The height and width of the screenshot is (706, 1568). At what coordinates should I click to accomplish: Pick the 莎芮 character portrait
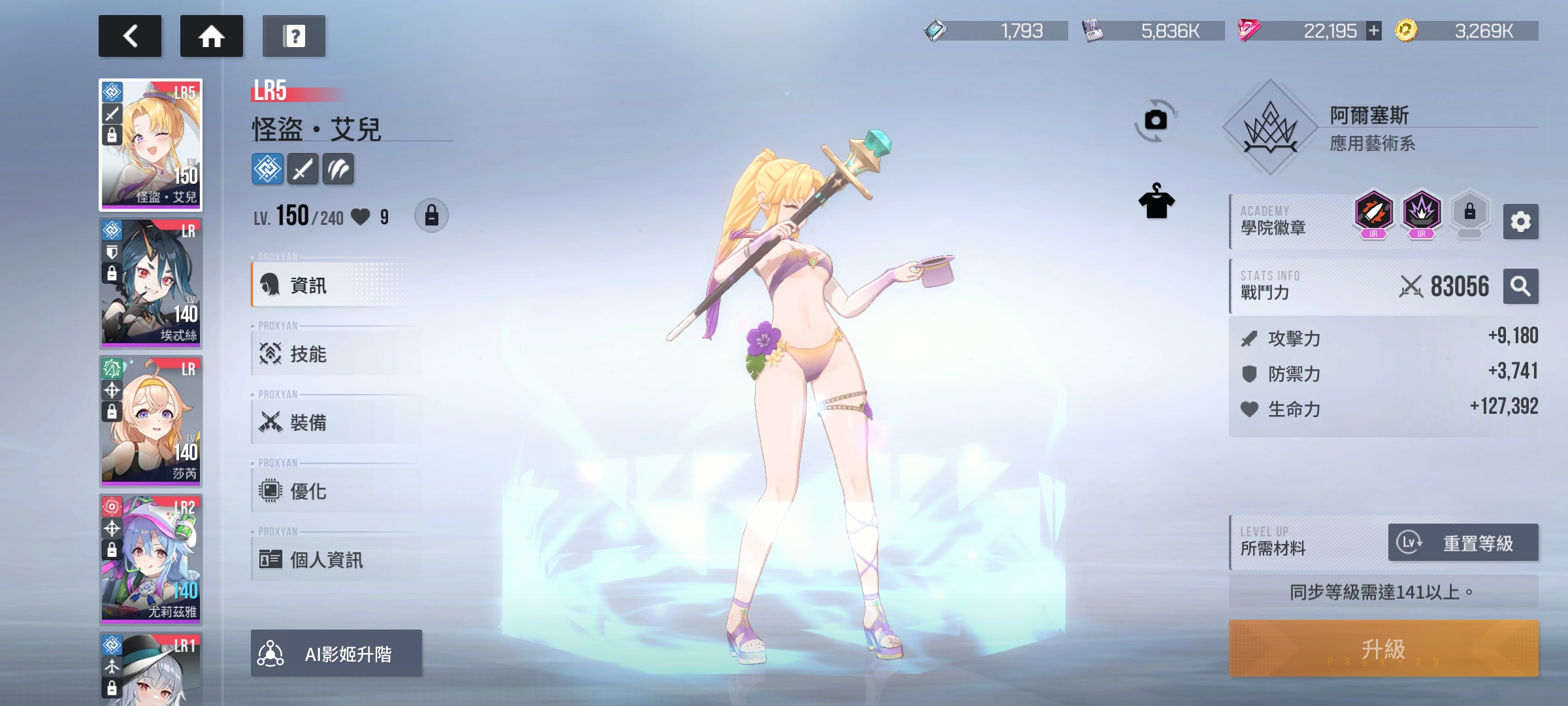(151, 422)
